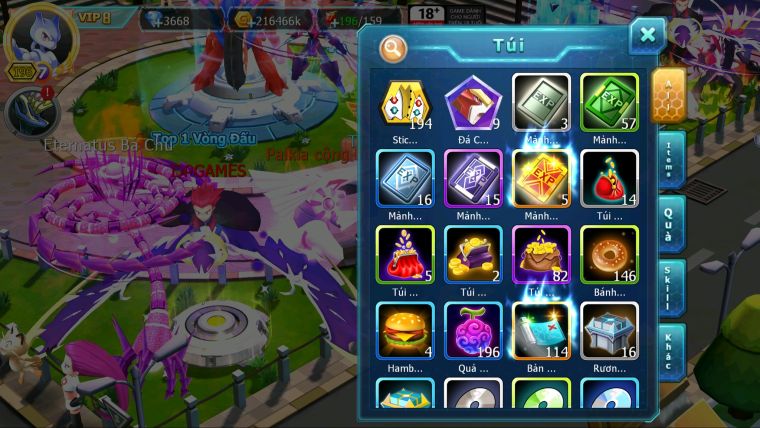This screenshot has height=428, width=760.
Task: Close the Túi bag window
Action: pos(647,36)
